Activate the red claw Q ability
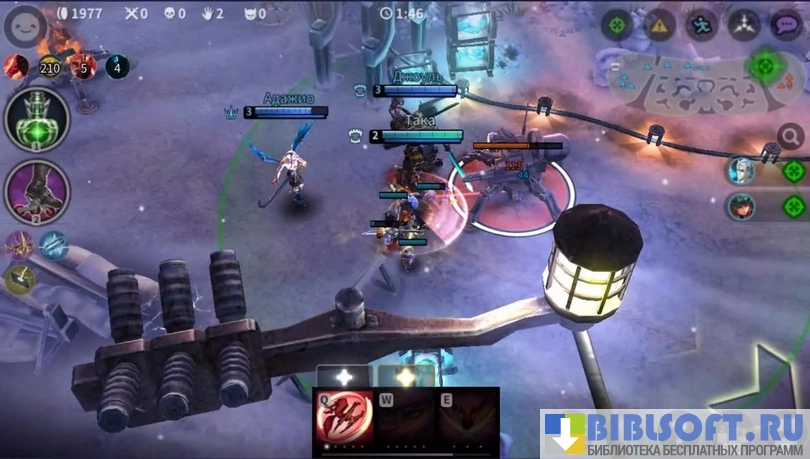This screenshot has width=810, height=459. 344,418
